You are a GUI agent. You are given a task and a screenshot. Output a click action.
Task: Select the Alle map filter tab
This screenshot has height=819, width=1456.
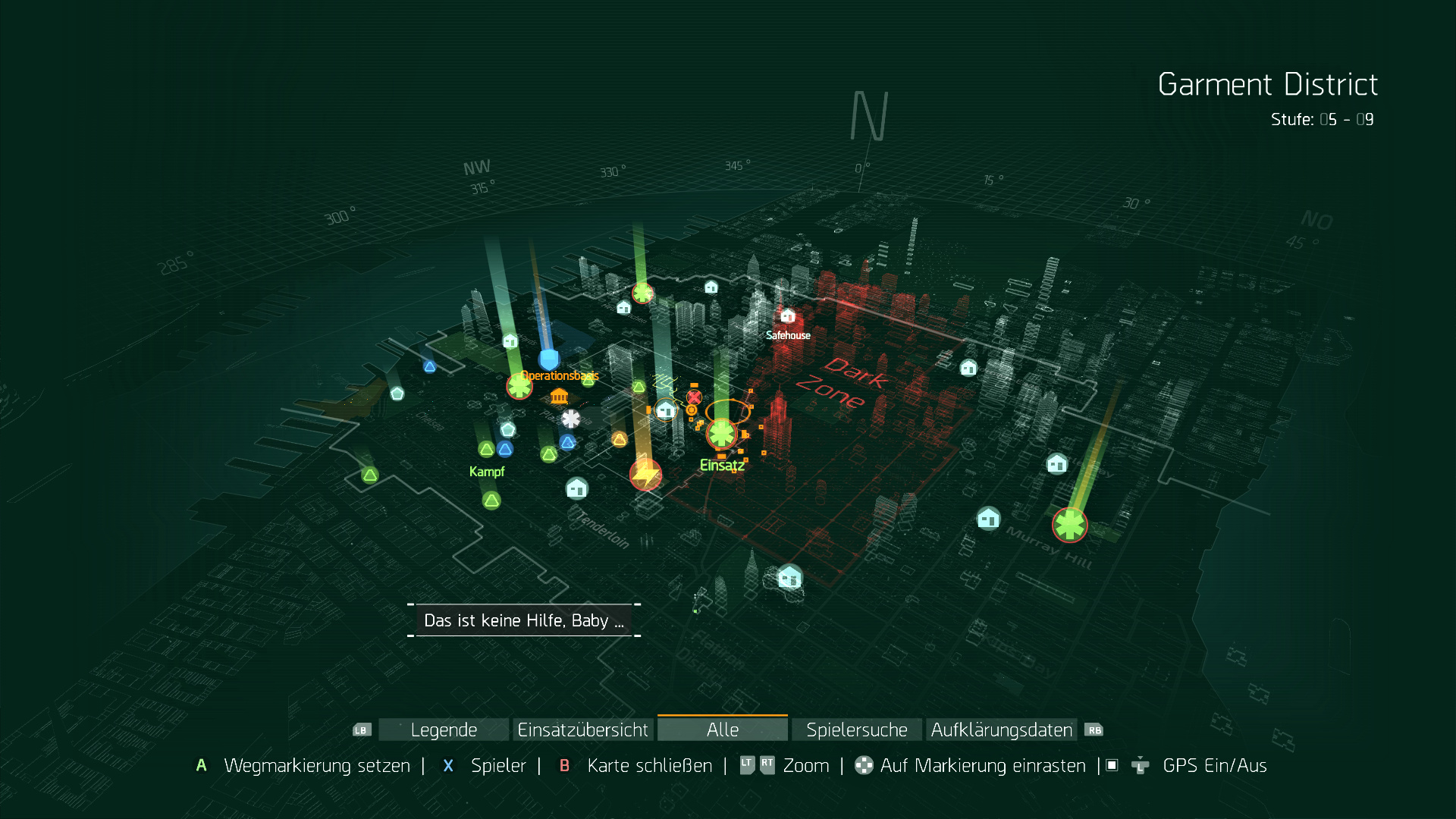(x=722, y=730)
